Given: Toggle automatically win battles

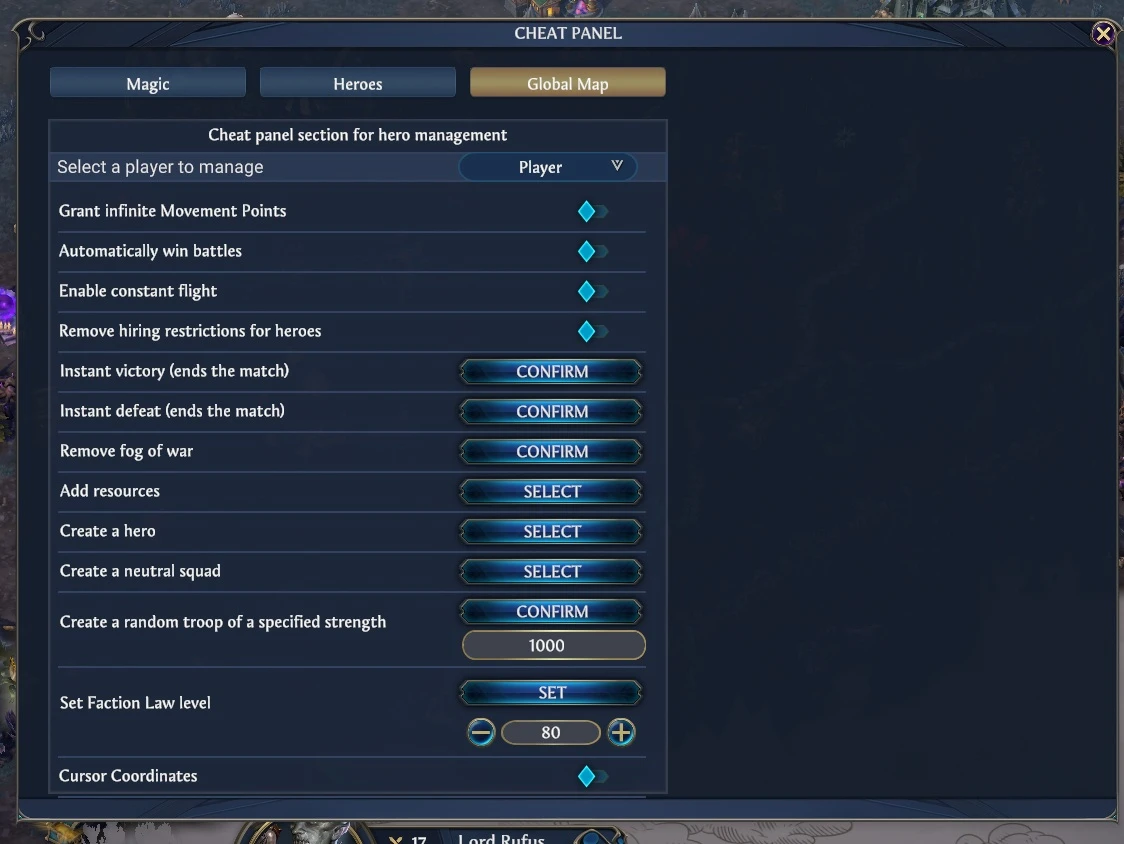Looking at the screenshot, I should click(590, 251).
